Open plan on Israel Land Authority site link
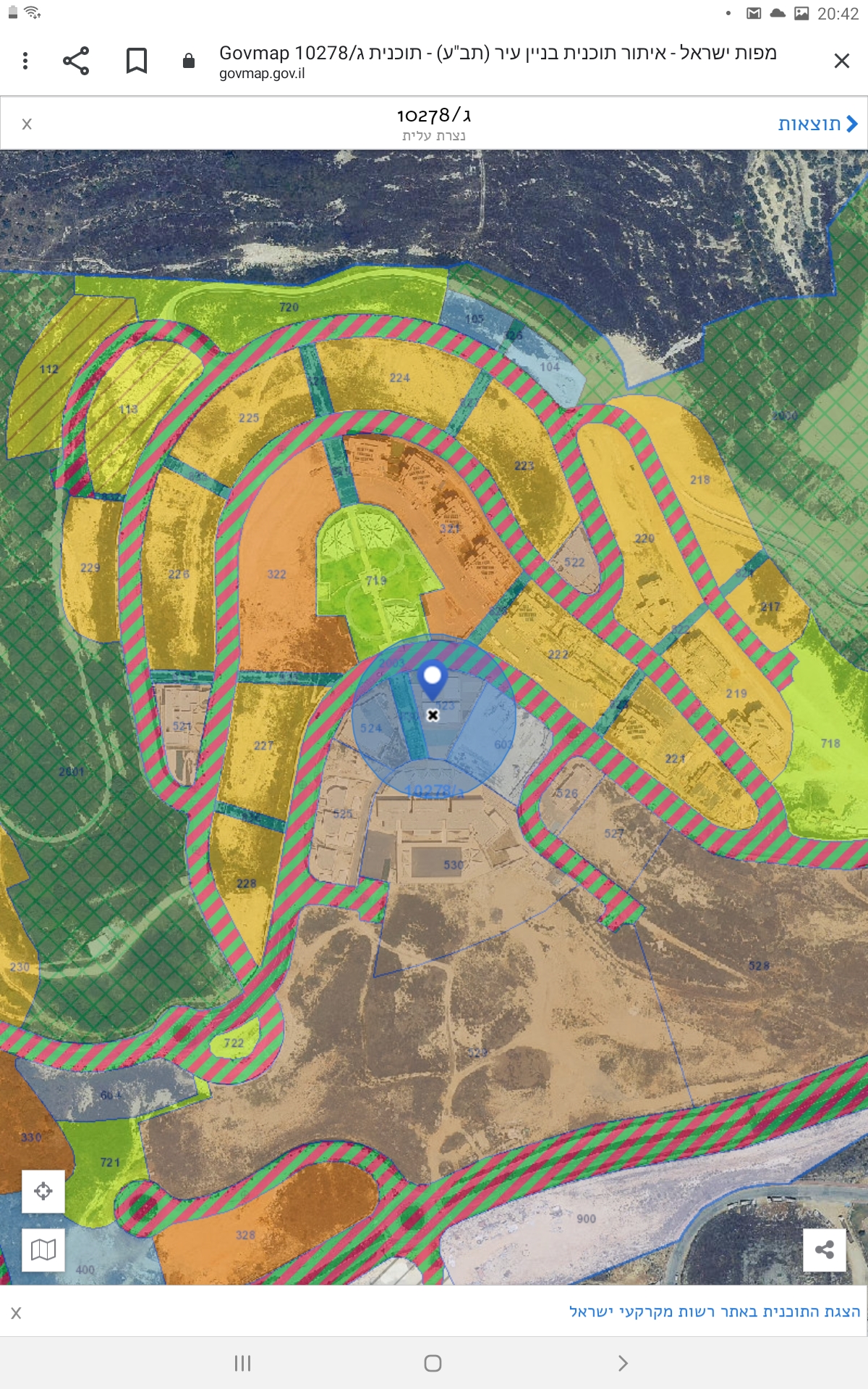 pos(714,1312)
